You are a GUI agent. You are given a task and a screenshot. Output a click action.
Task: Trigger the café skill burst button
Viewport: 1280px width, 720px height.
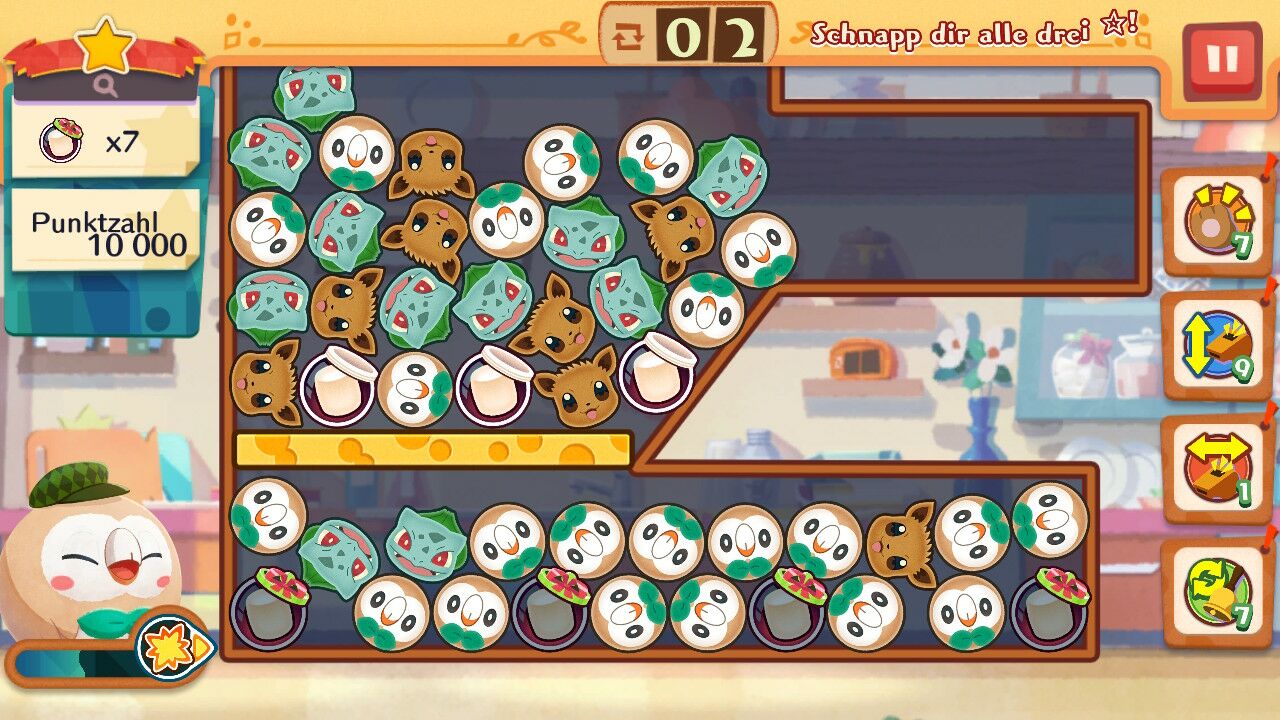[172, 650]
